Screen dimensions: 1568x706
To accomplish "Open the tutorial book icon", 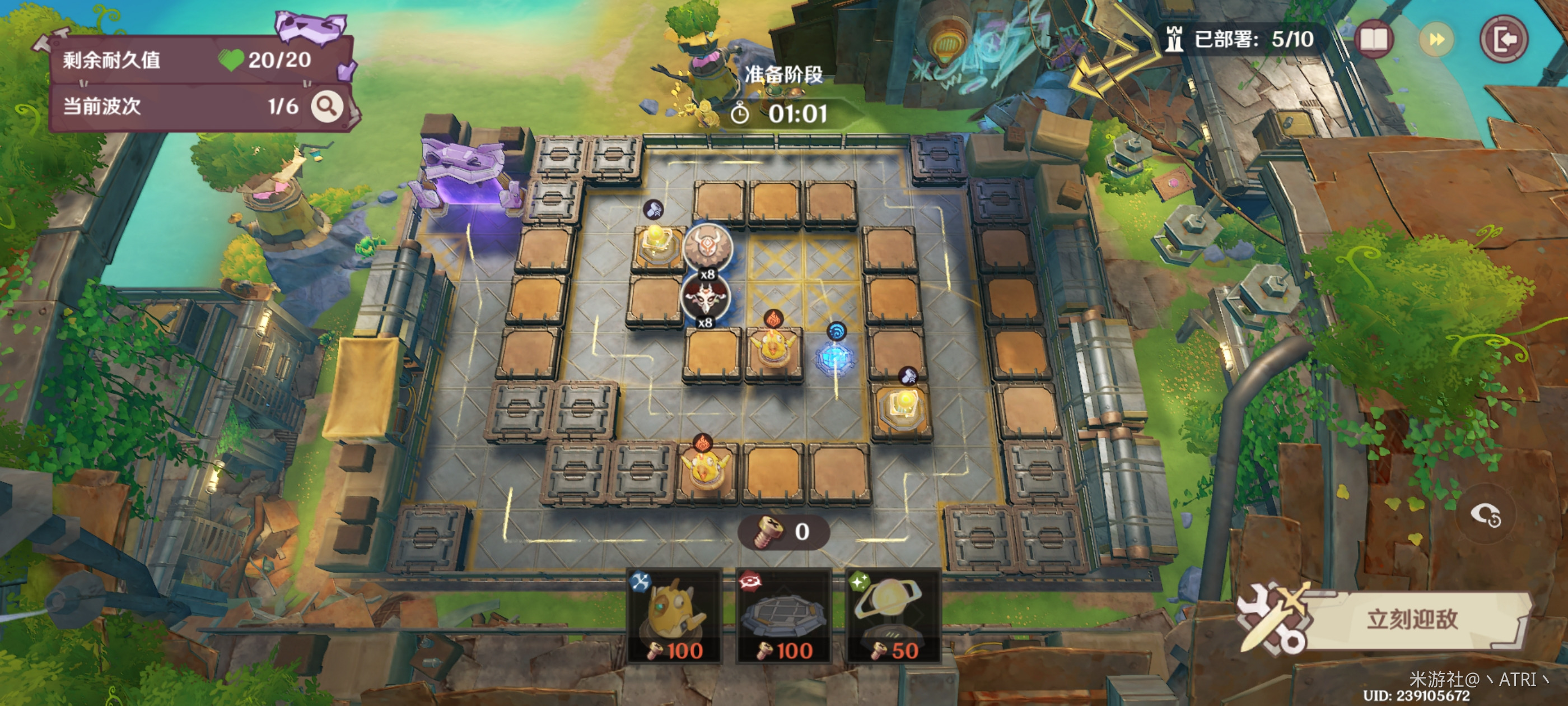I will (1374, 40).
